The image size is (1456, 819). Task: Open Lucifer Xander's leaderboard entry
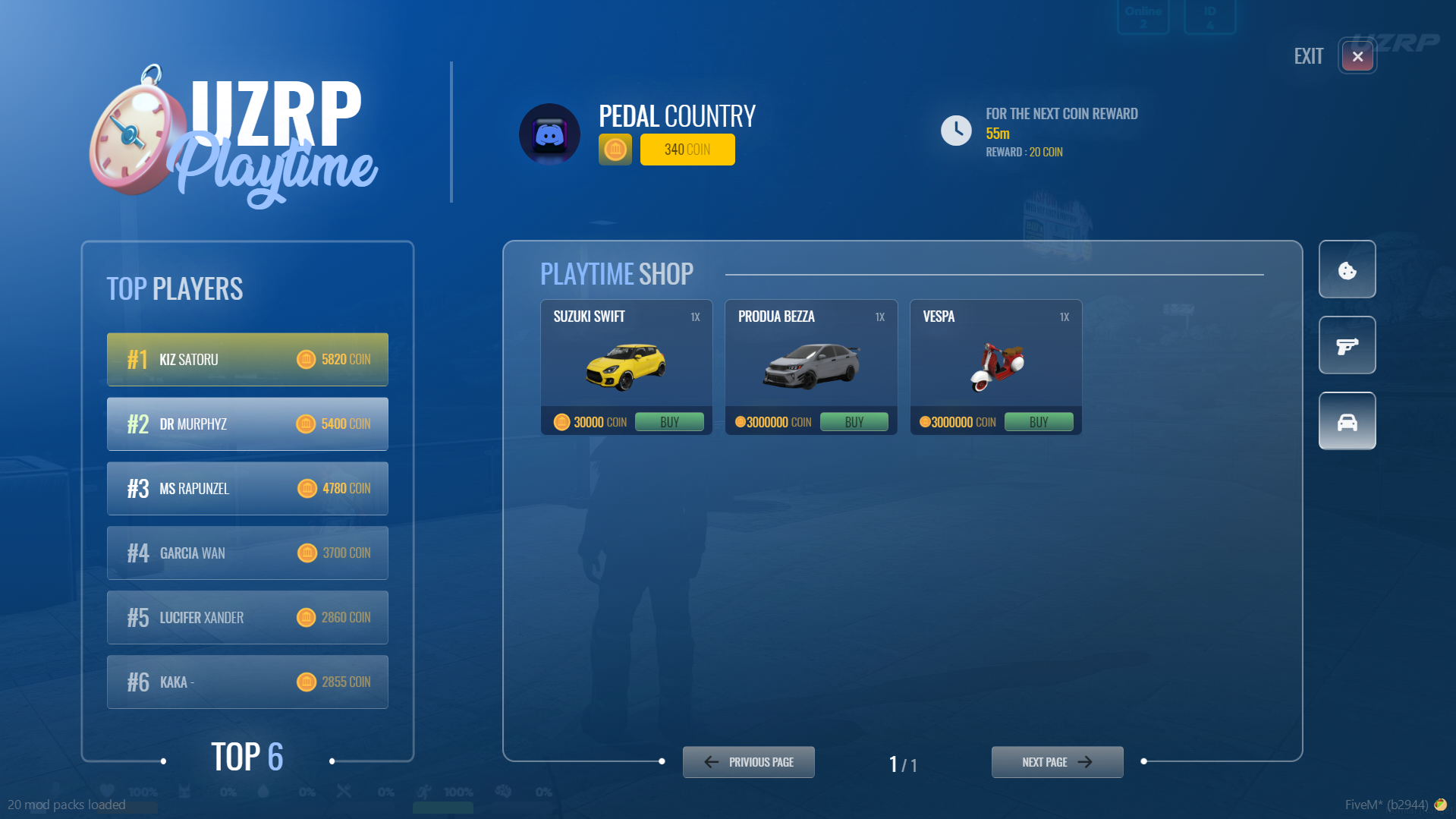point(247,618)
